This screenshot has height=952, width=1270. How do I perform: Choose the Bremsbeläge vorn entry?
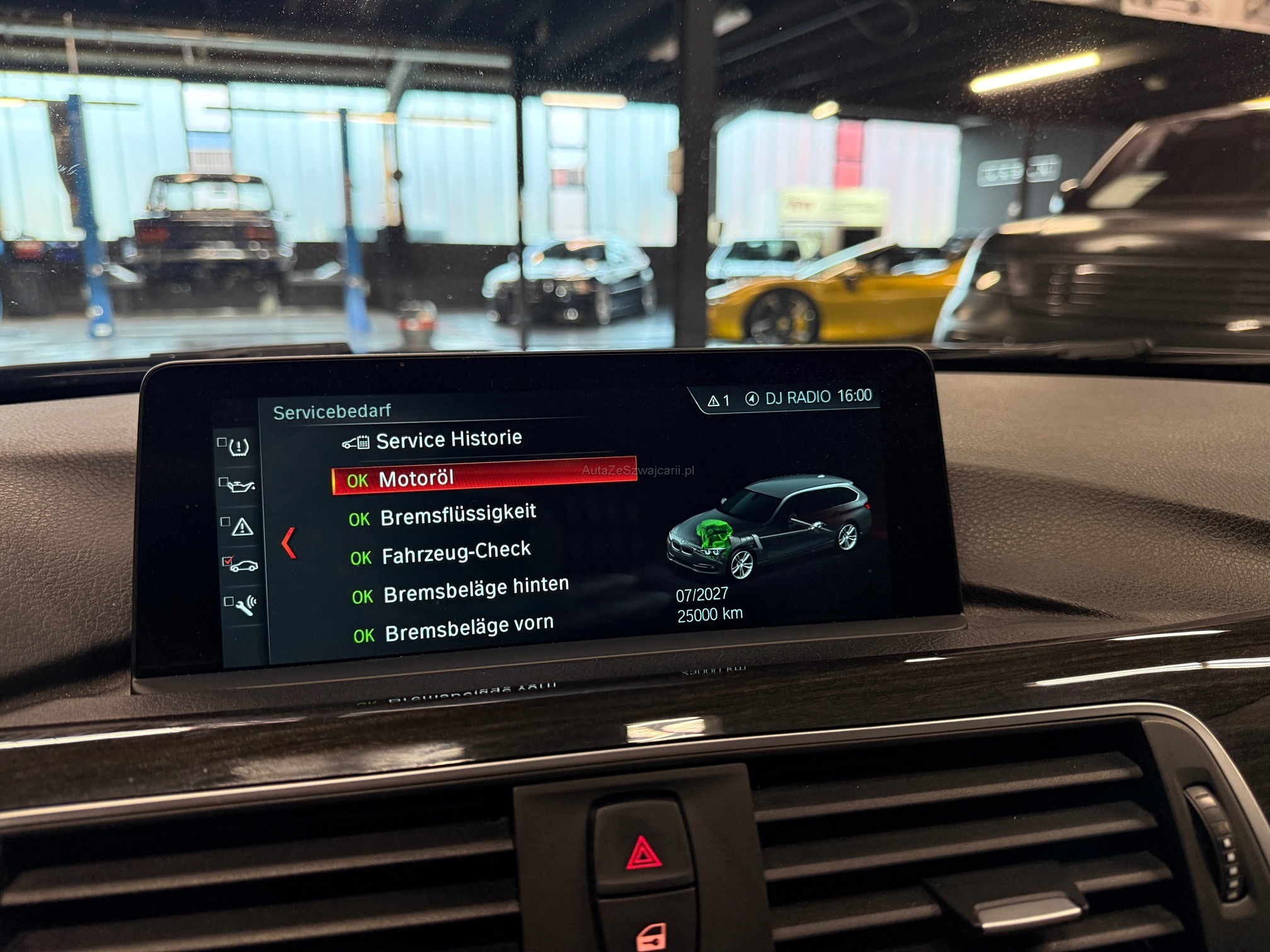click(x=469, y=628)
